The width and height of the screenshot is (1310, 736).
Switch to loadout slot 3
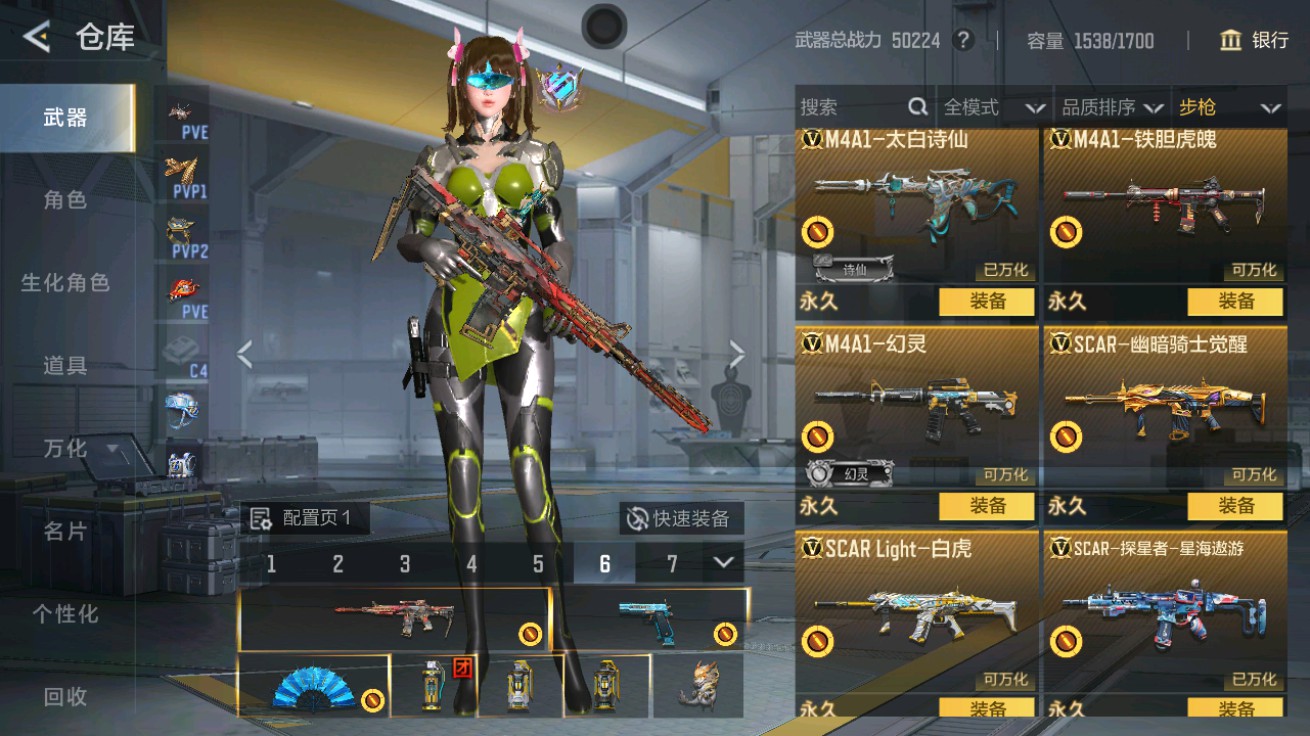tap(404, 564)
